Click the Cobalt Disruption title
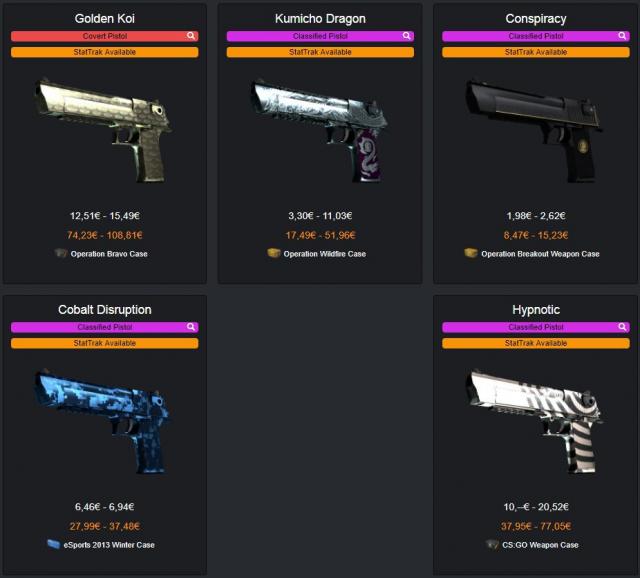Image resolution: width=640 pixels, height=578 pixels. tap(105, 310)
